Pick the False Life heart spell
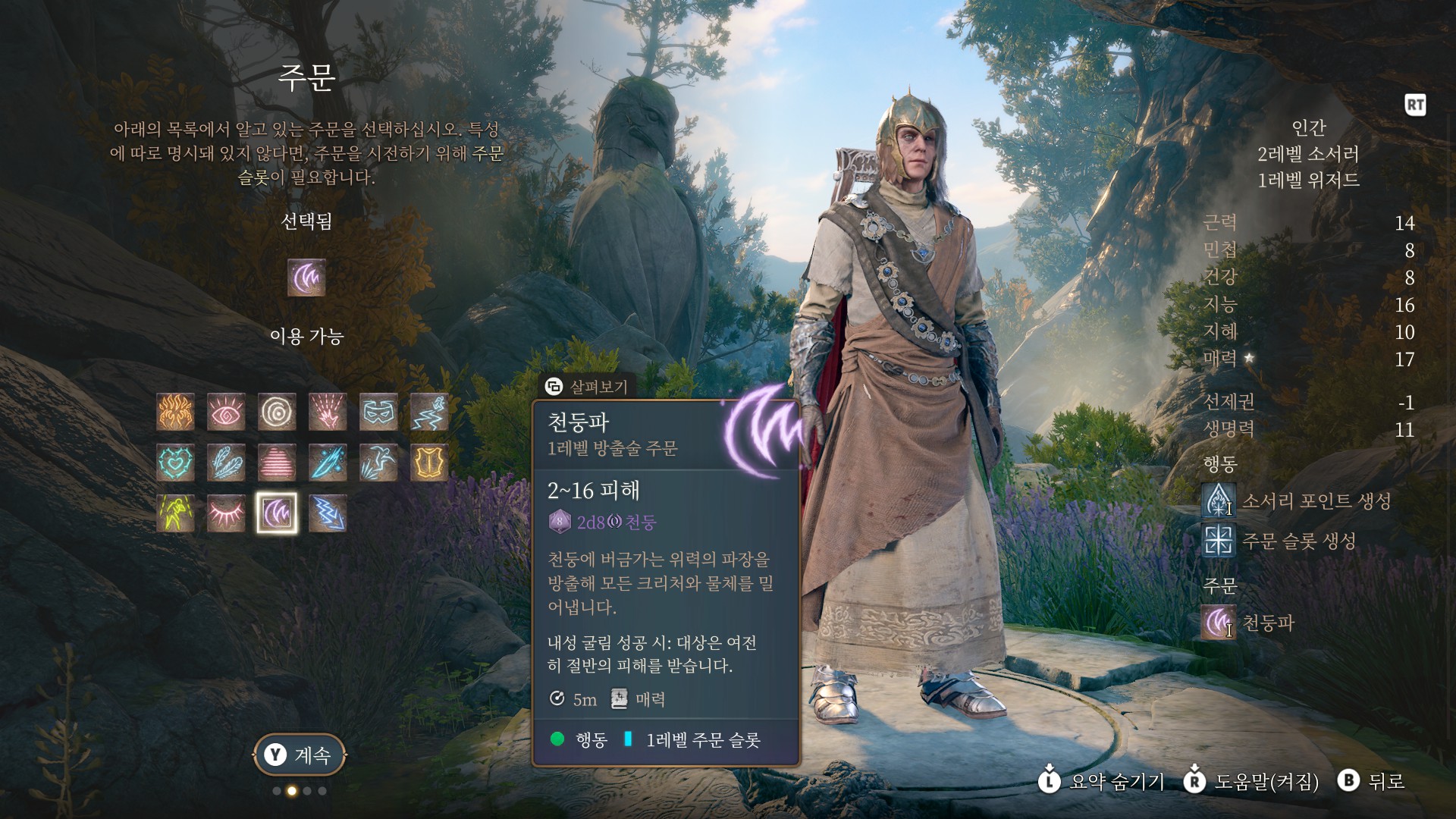Image resolution: width=1456 pixels, height=819 pixels. tap(175, 463)
